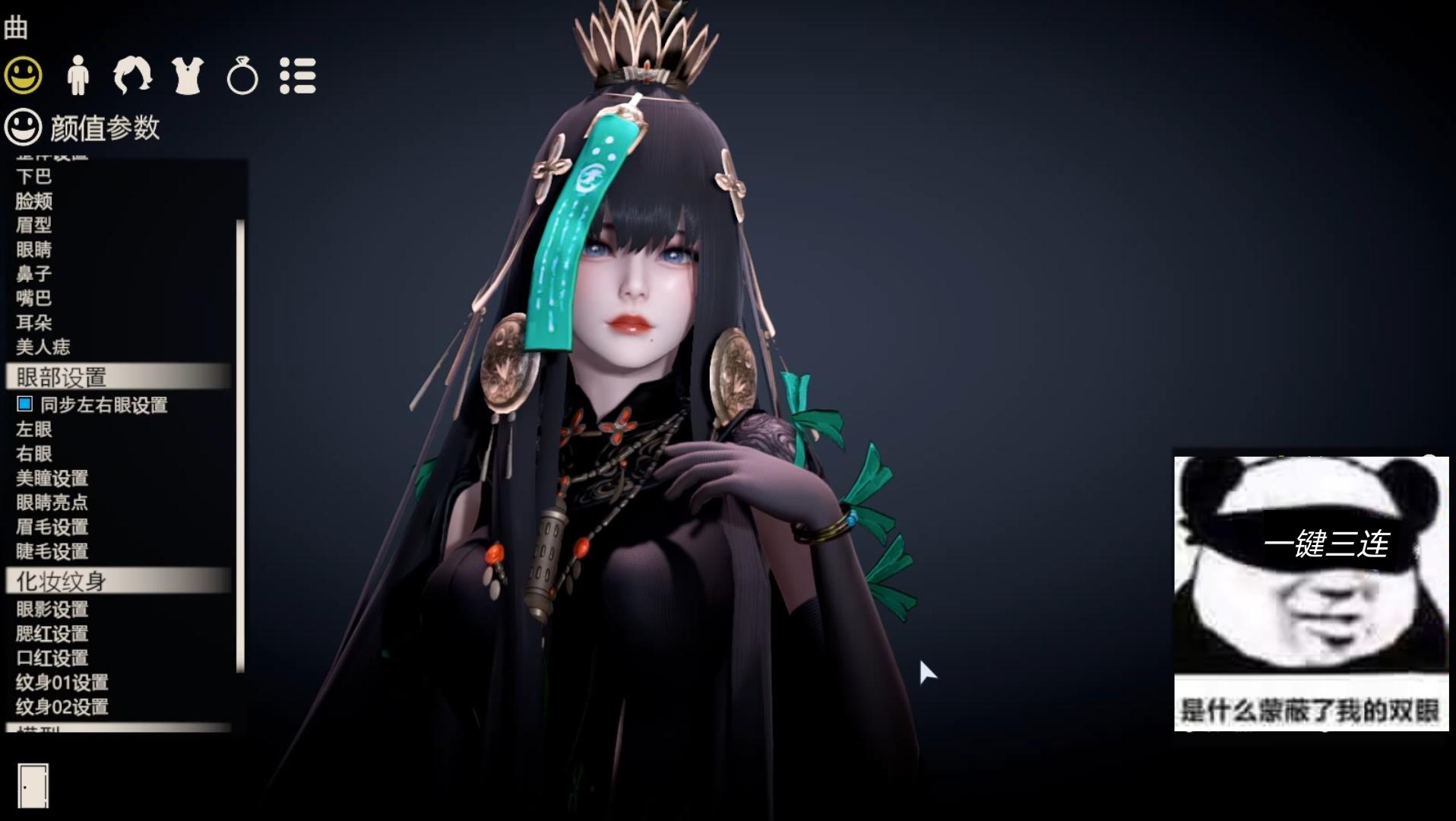Screen dimensions: 1456x821
Task: Open the list options icon
Action: coord(298,75)
